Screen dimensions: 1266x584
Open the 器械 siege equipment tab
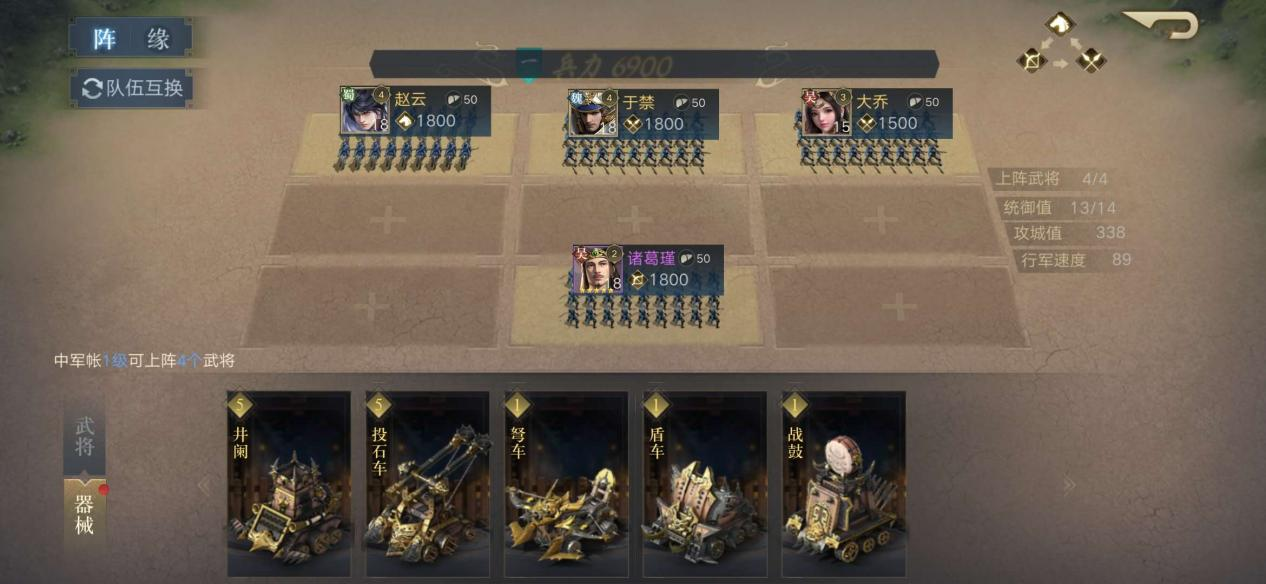[x=85, y=513]
